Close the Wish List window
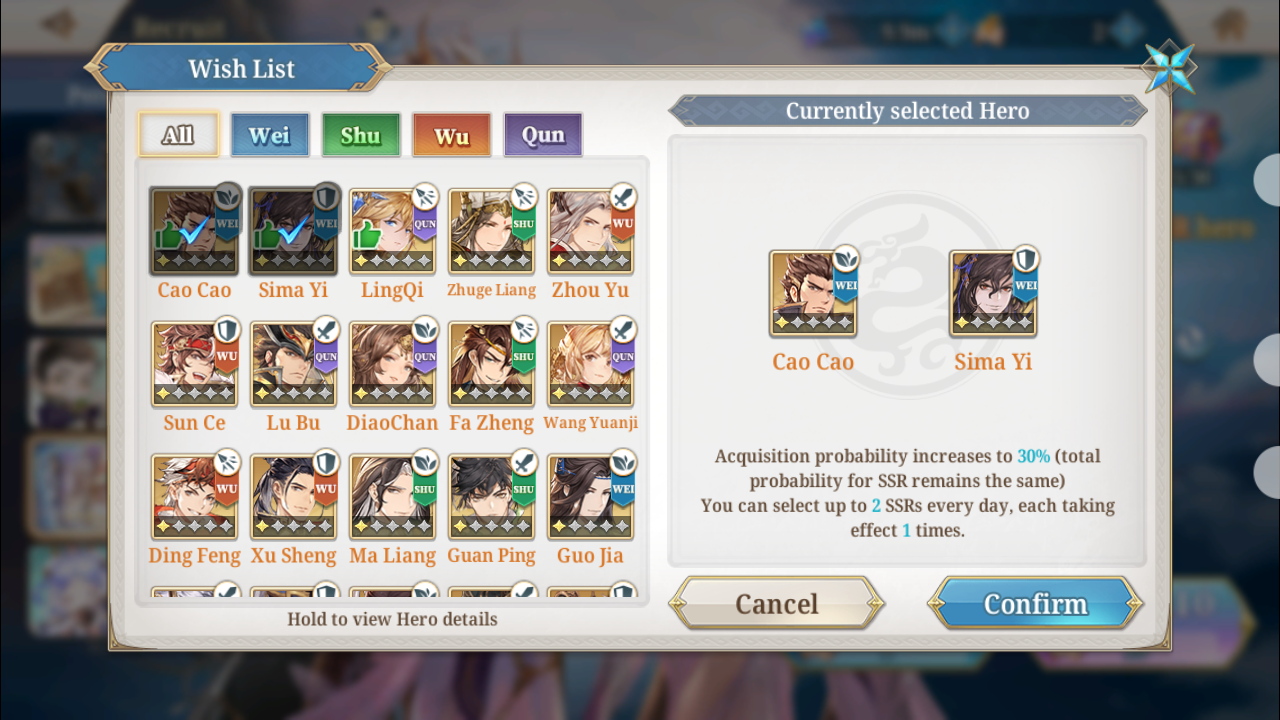 click(x=1169, y=68)
